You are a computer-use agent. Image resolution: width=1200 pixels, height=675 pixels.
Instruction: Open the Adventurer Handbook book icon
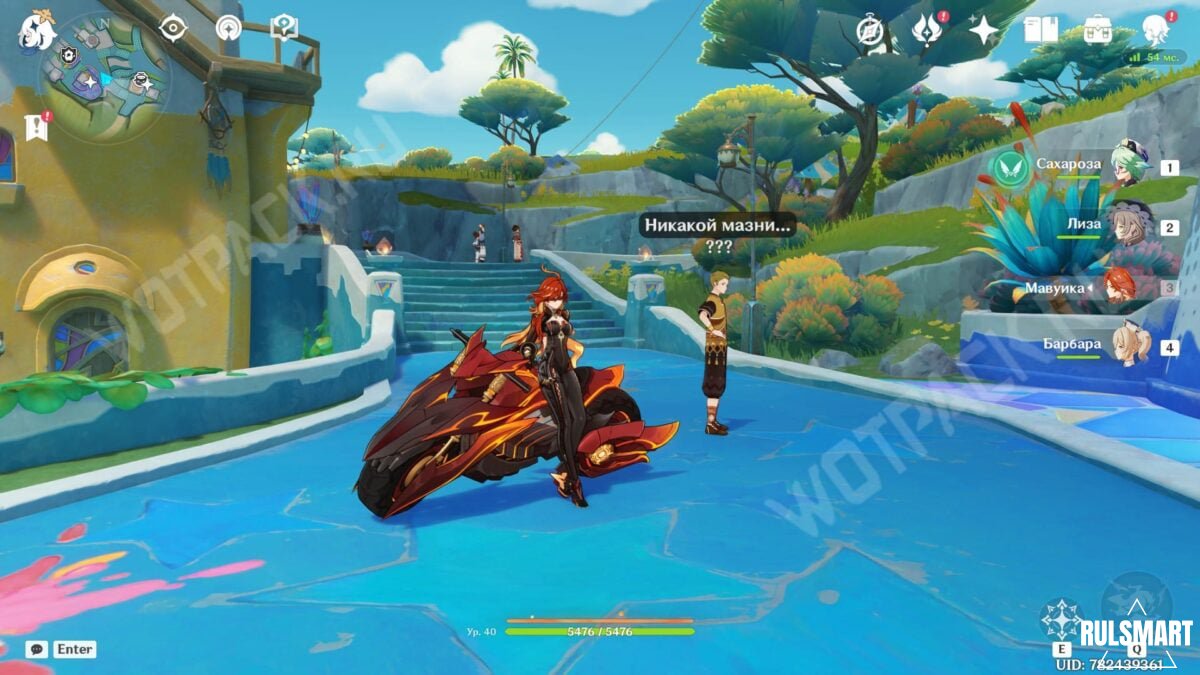point(1041,30)
